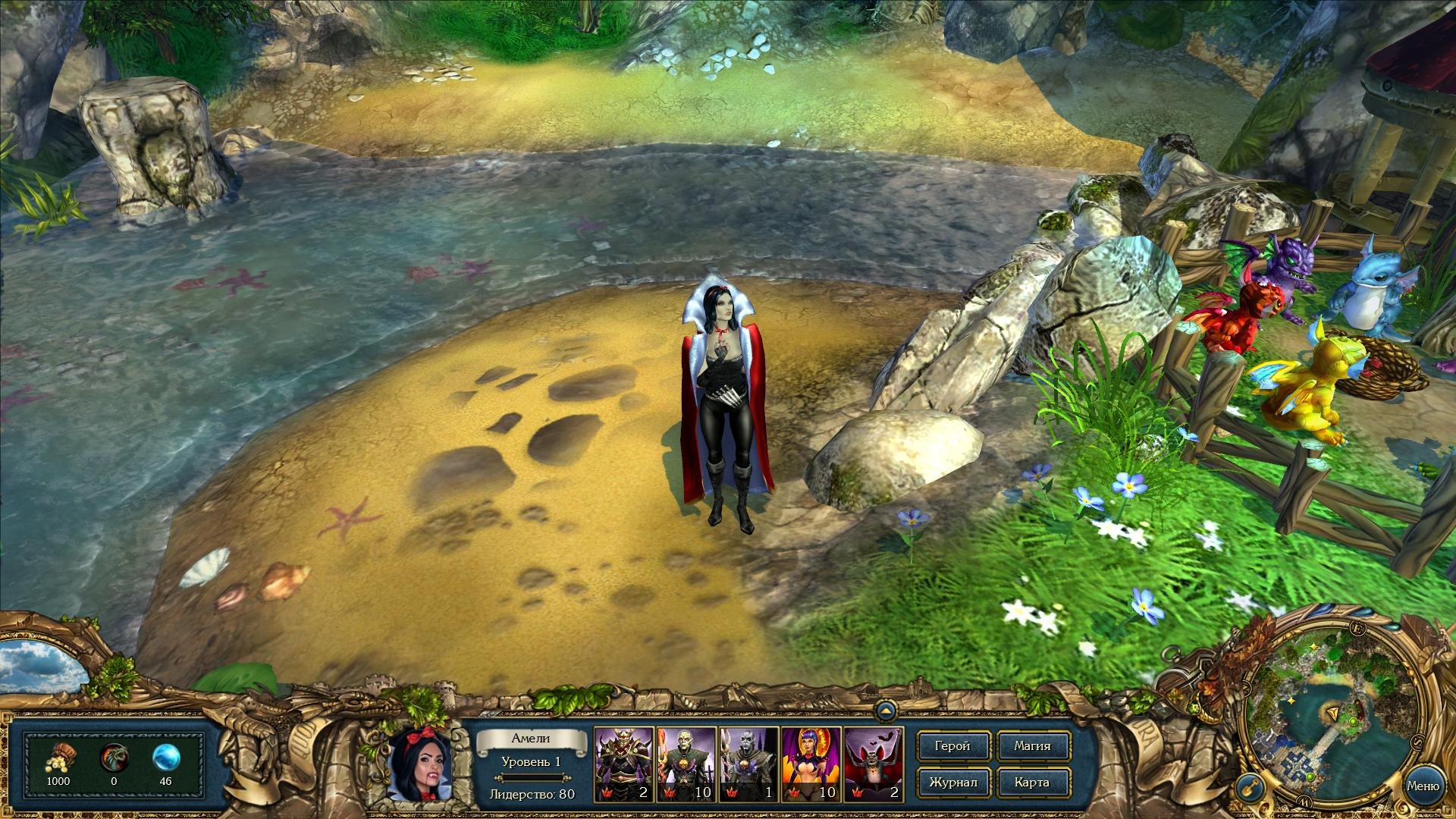Open the Карта (Map) screen

click(1032, 782)
